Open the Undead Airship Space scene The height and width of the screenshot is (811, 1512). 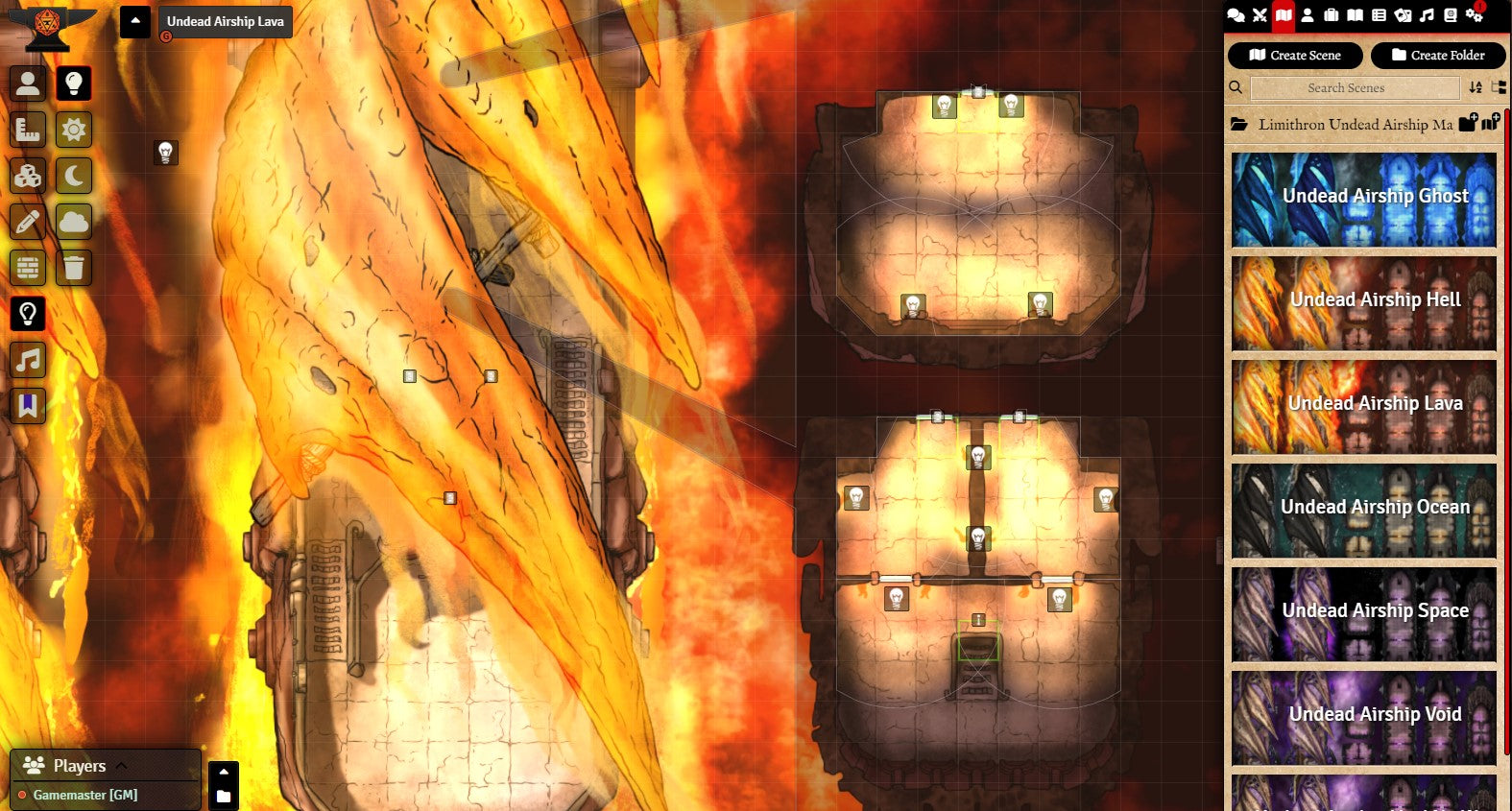click(x=1364, y=614)
